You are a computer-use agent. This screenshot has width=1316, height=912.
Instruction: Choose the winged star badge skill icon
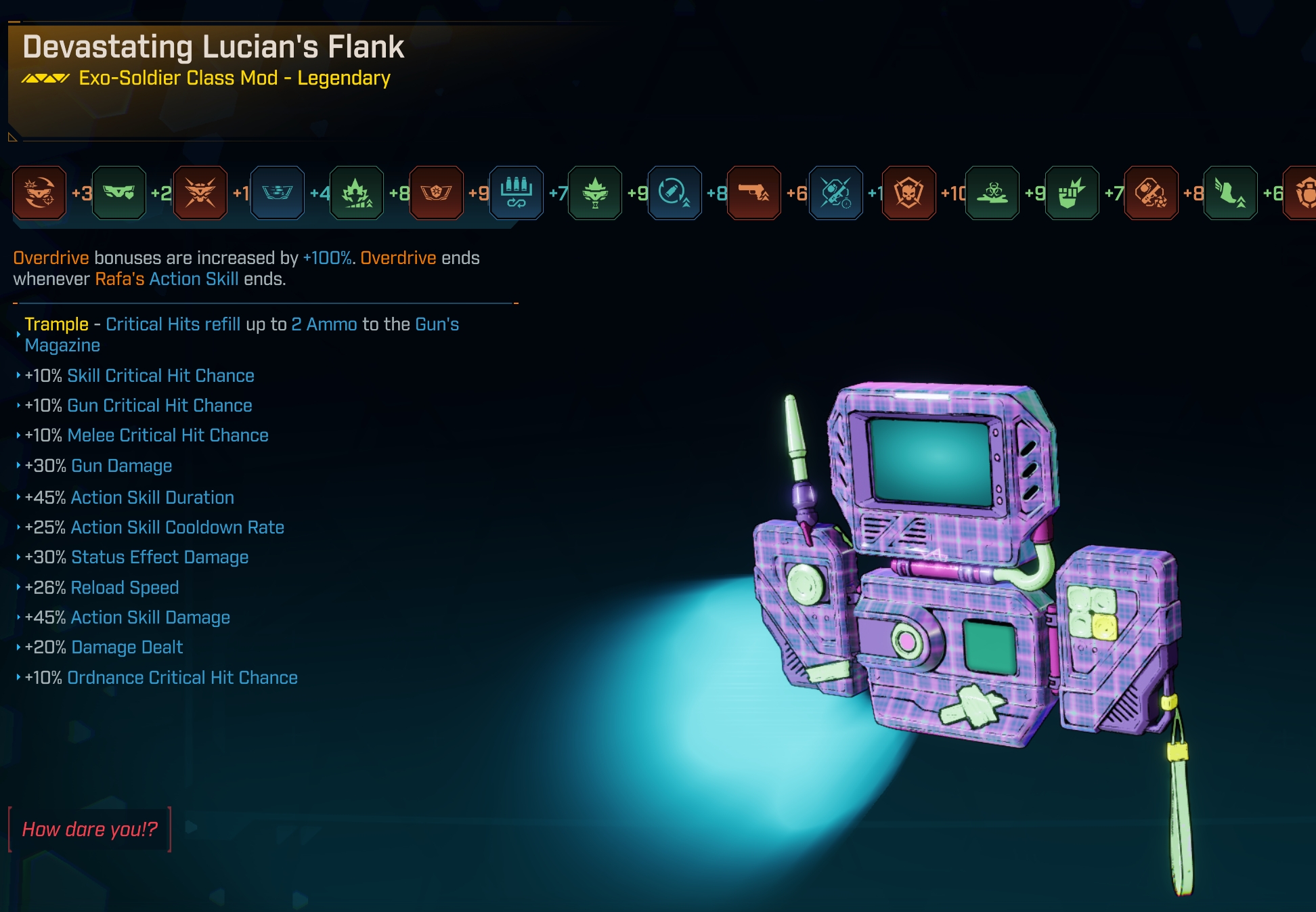tap(437, 193)
